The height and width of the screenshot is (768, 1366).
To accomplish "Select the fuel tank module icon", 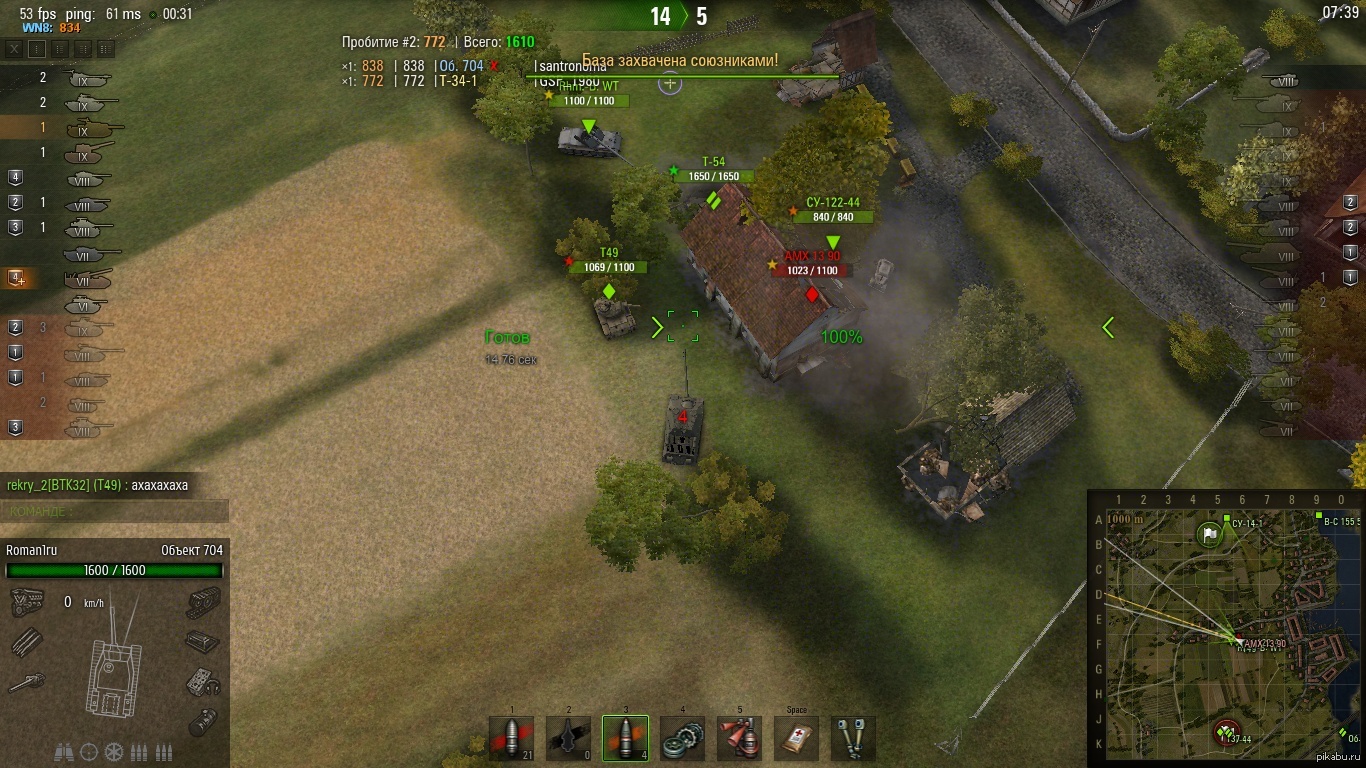I will click(x=203, y=720).
